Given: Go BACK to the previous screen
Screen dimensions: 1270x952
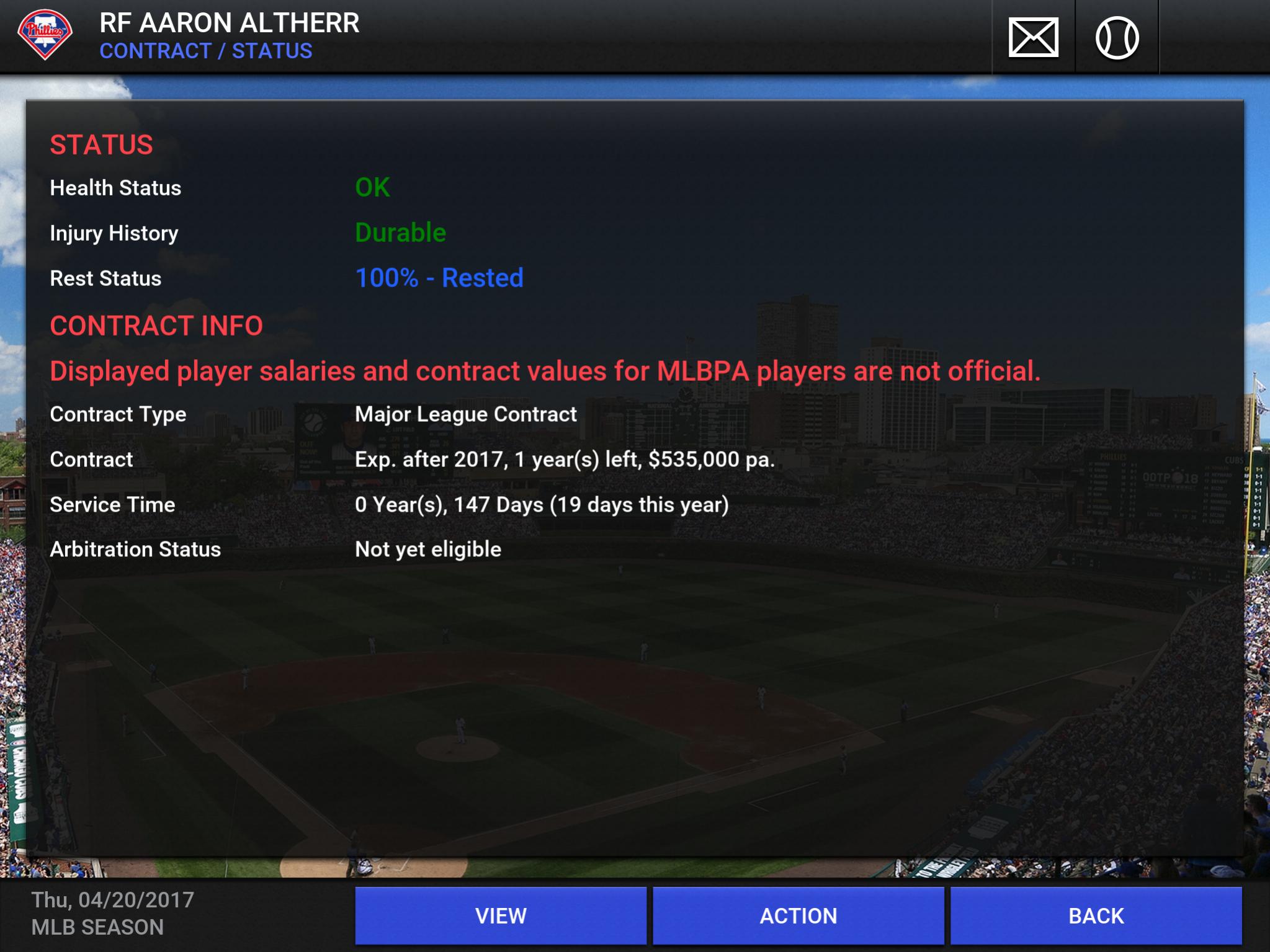Looking at the screenshot, I should tap(1096, 915).
